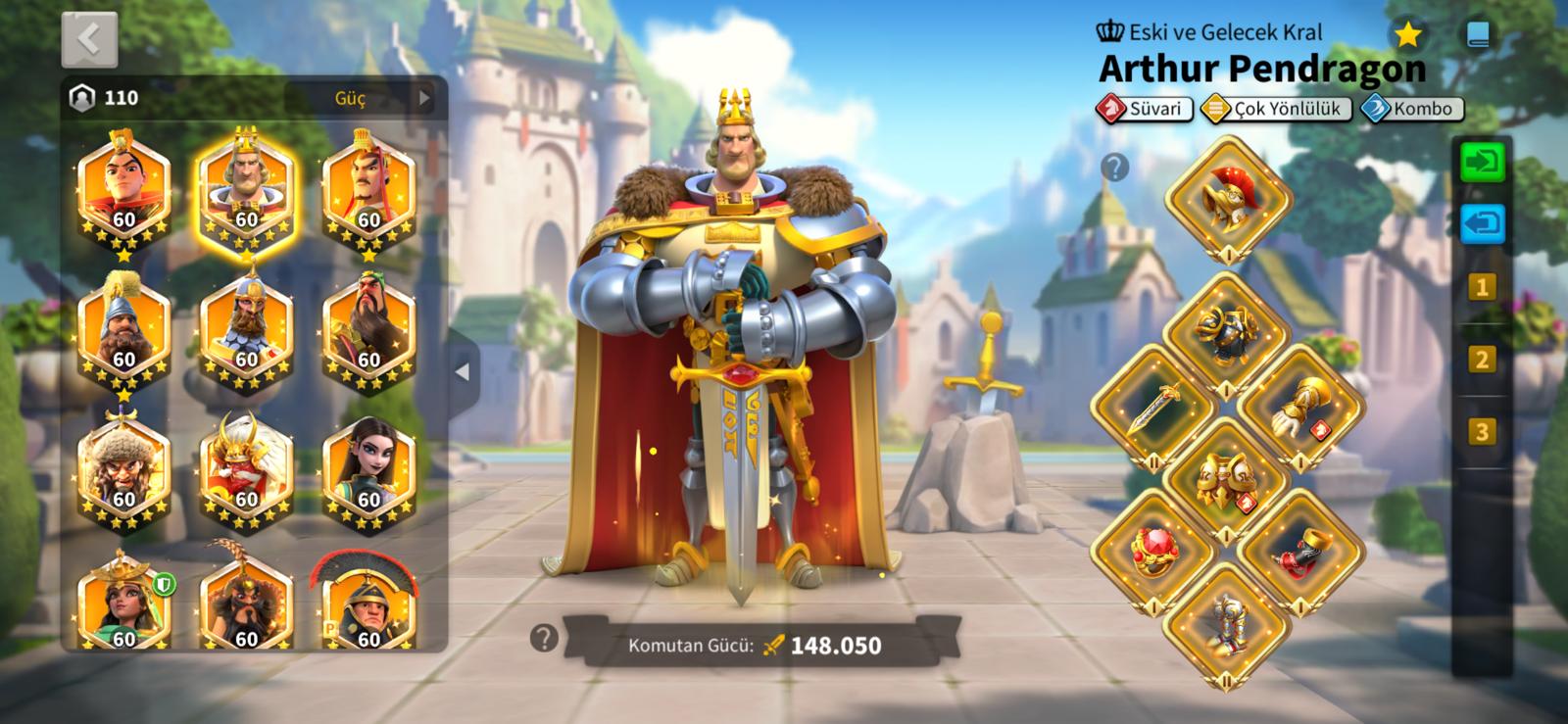
Task: Click the blue unequip arrow button
Action: pos(1482,223)
